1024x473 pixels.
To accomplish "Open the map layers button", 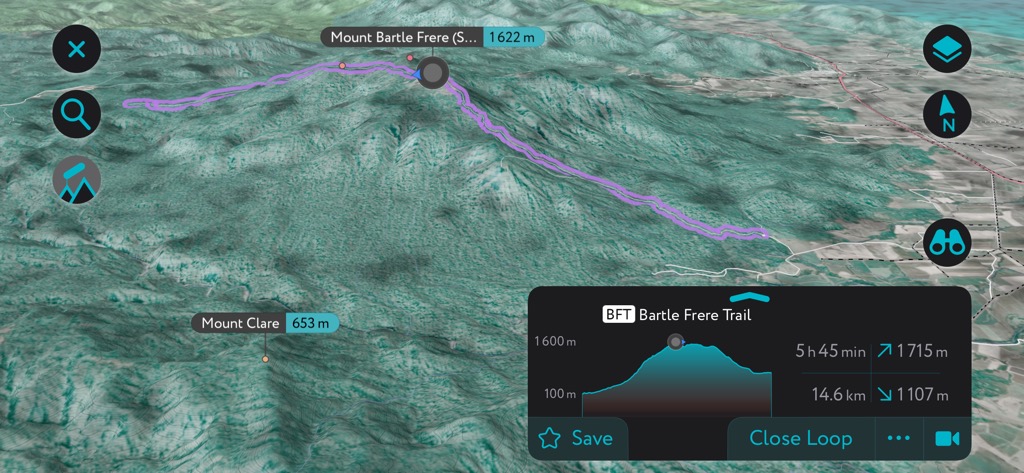I will pyautogui.click(x=947, y=48).
